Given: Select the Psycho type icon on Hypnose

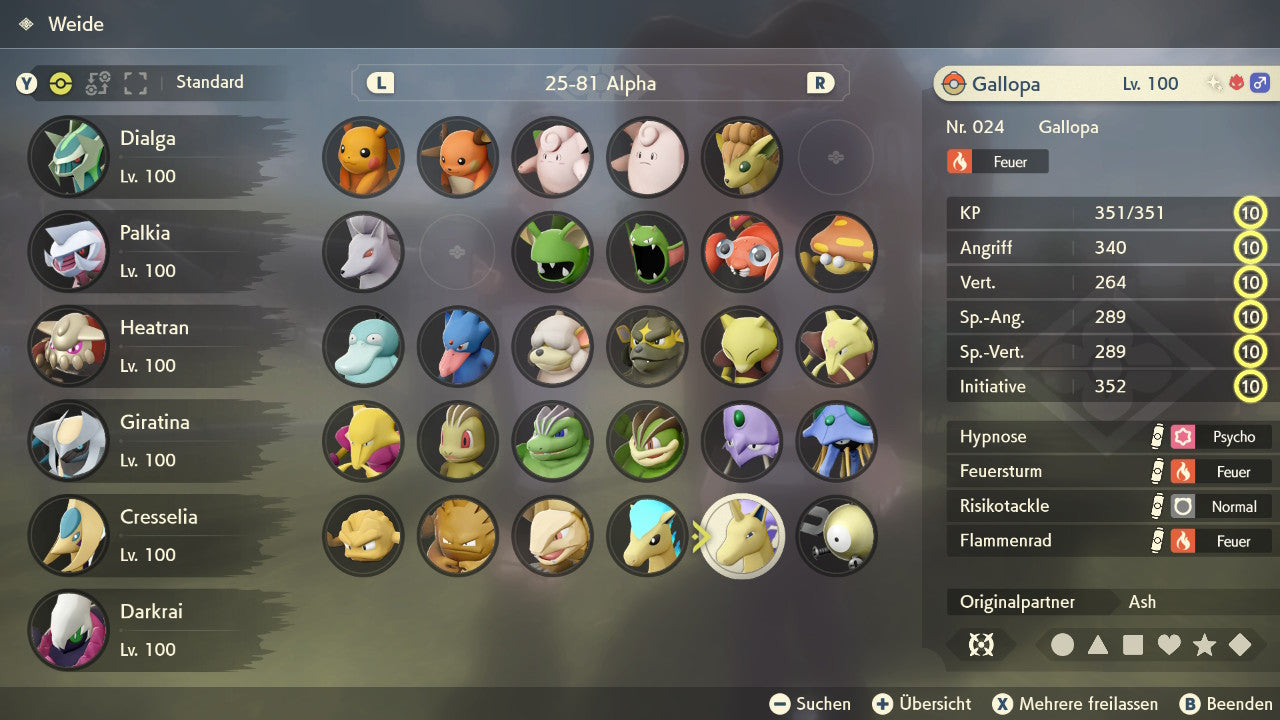Looking at the screenshot, I should coord(1183,436).
